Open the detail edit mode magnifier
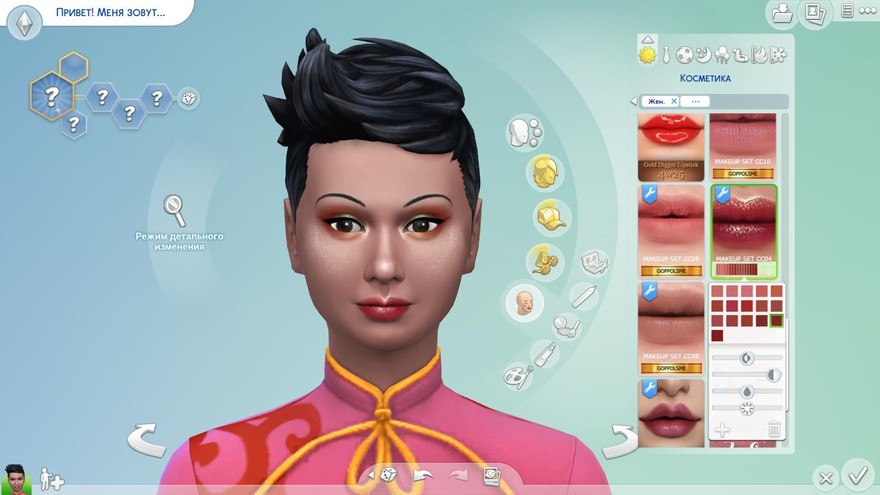Image resolution: width=880 pixels, height=495 pixels. [175, 209]
